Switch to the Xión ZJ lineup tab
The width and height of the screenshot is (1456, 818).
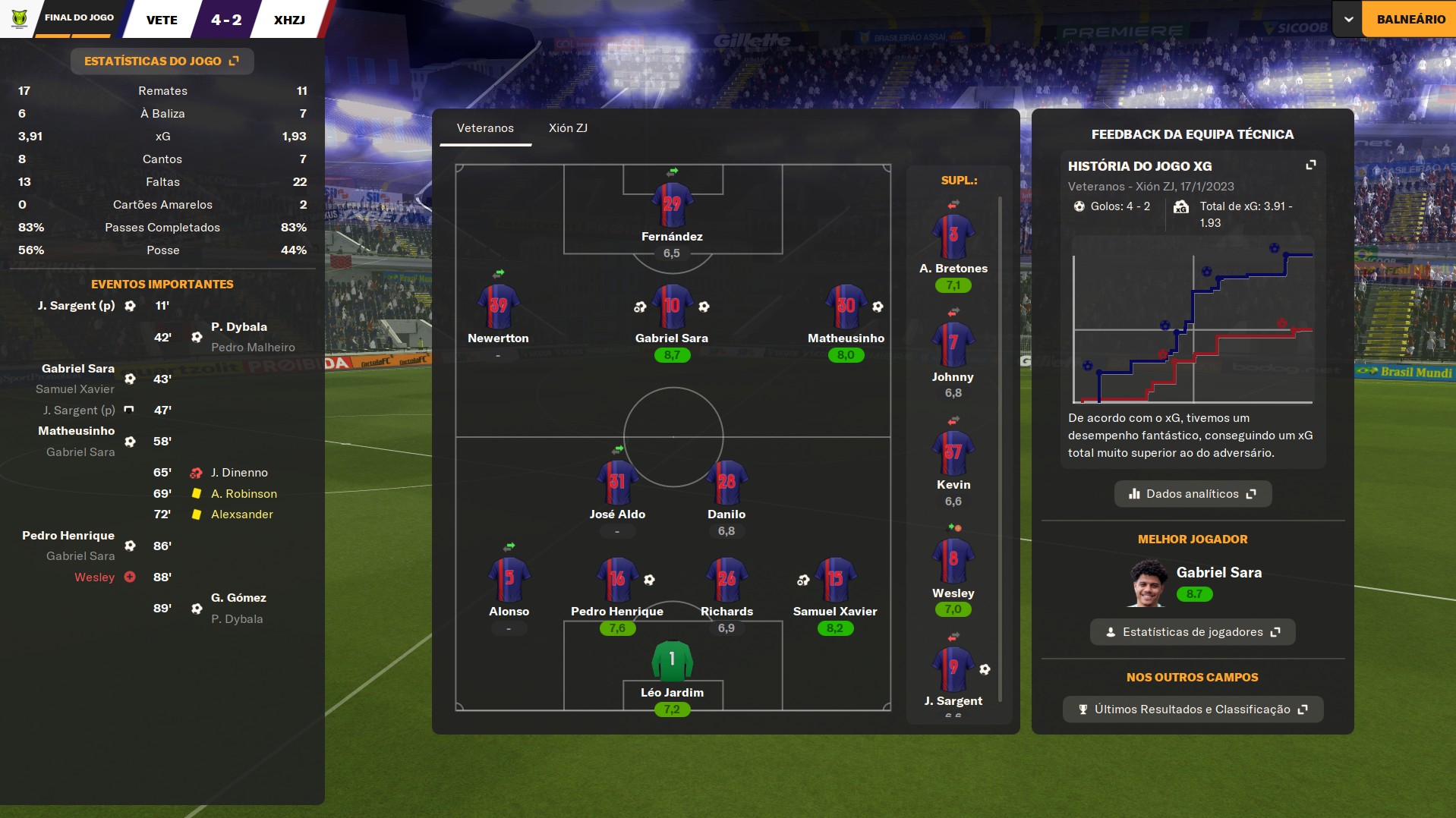(568, 127)
